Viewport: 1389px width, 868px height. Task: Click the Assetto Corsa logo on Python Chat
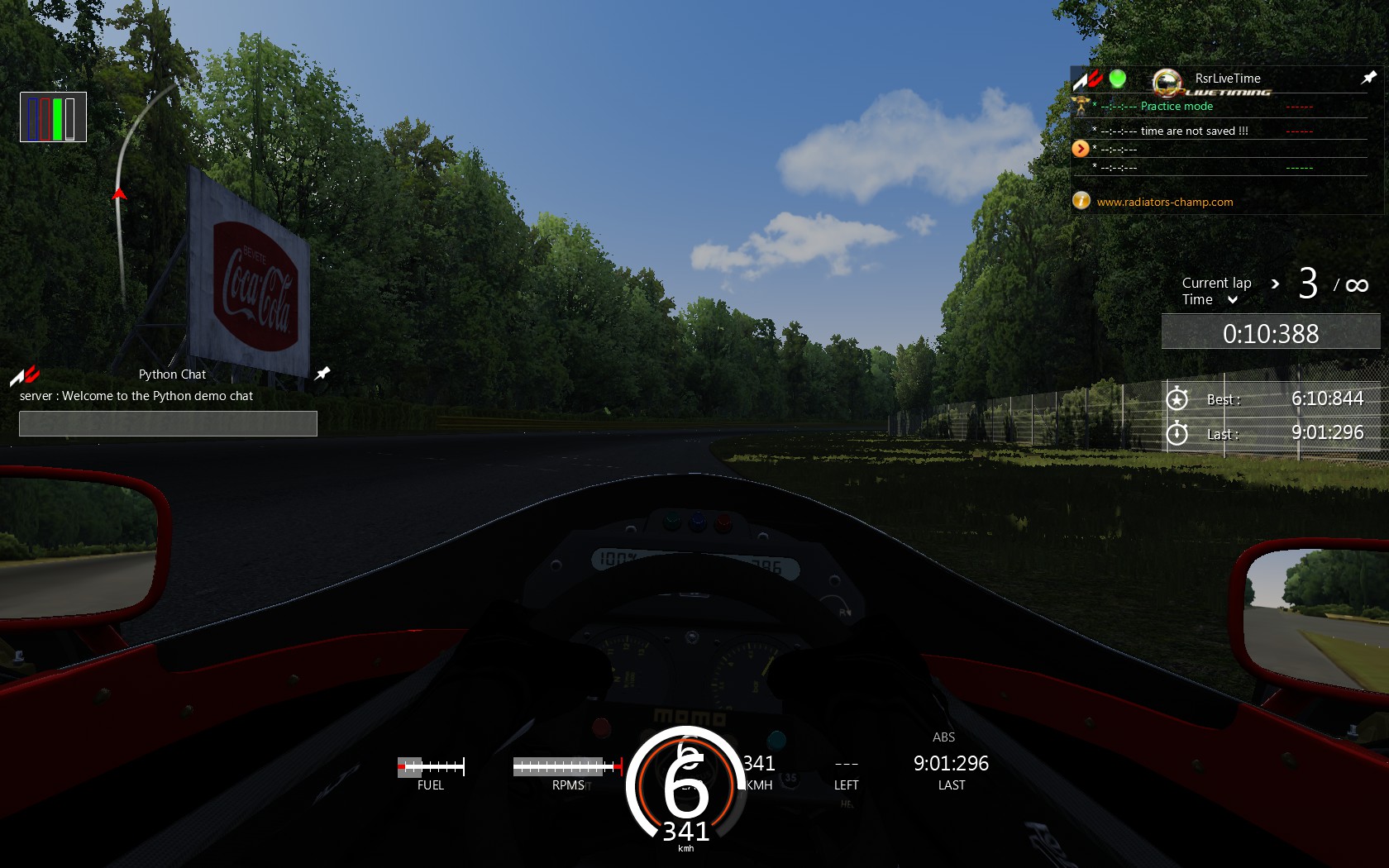point(25,376)
